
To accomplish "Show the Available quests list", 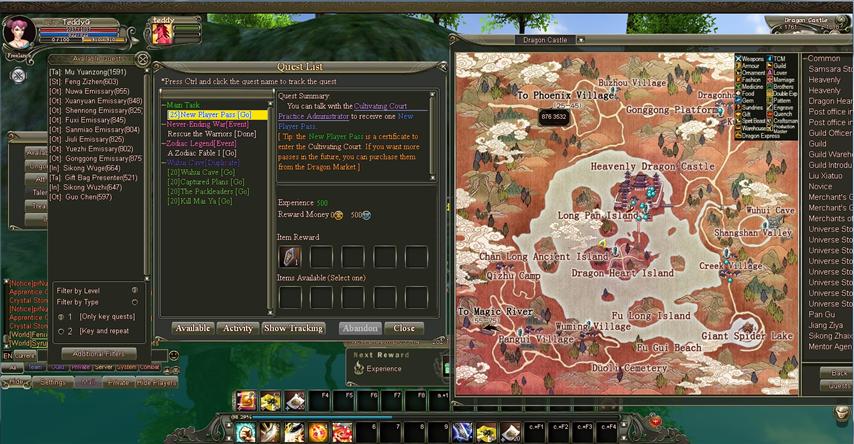I will (x=192, y=328).
